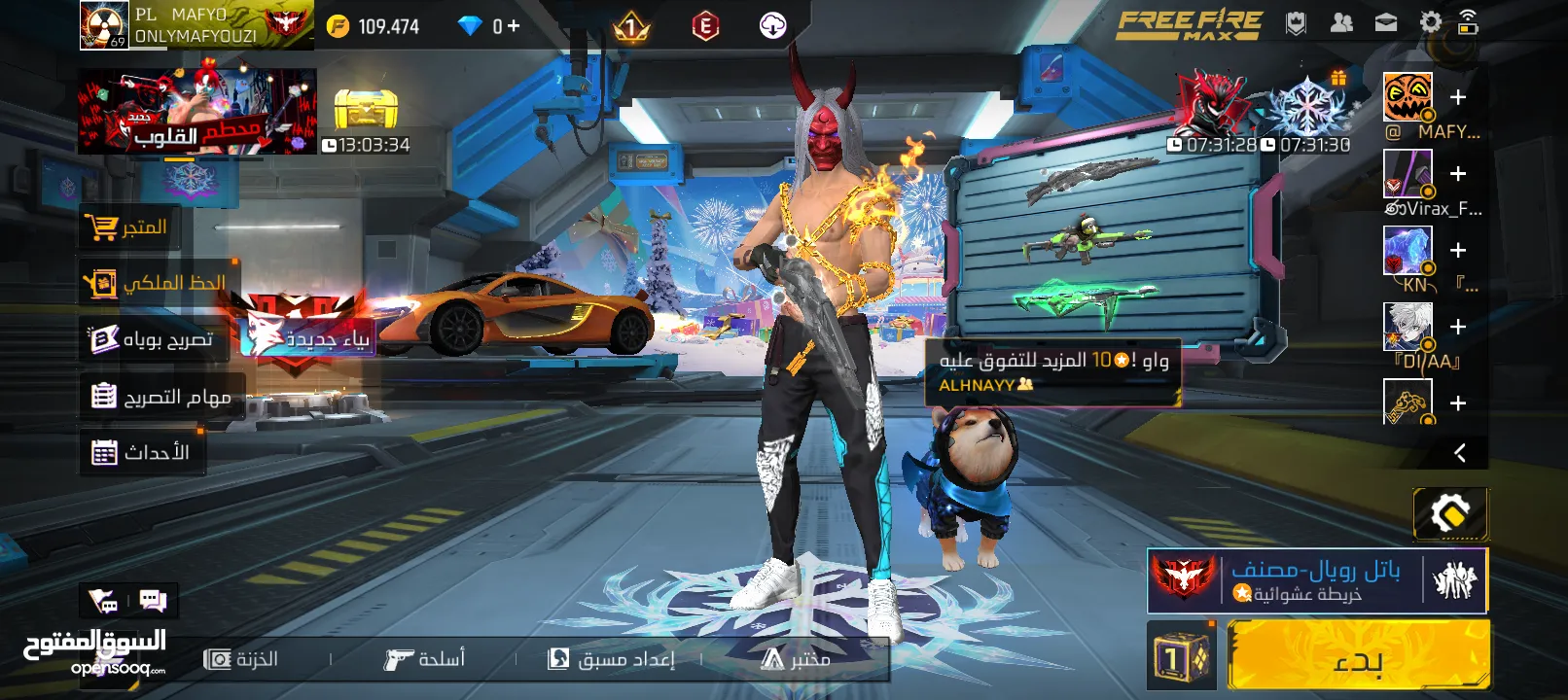
Task: Open the محطم القلوب event banner
Action: pos(196,111)
